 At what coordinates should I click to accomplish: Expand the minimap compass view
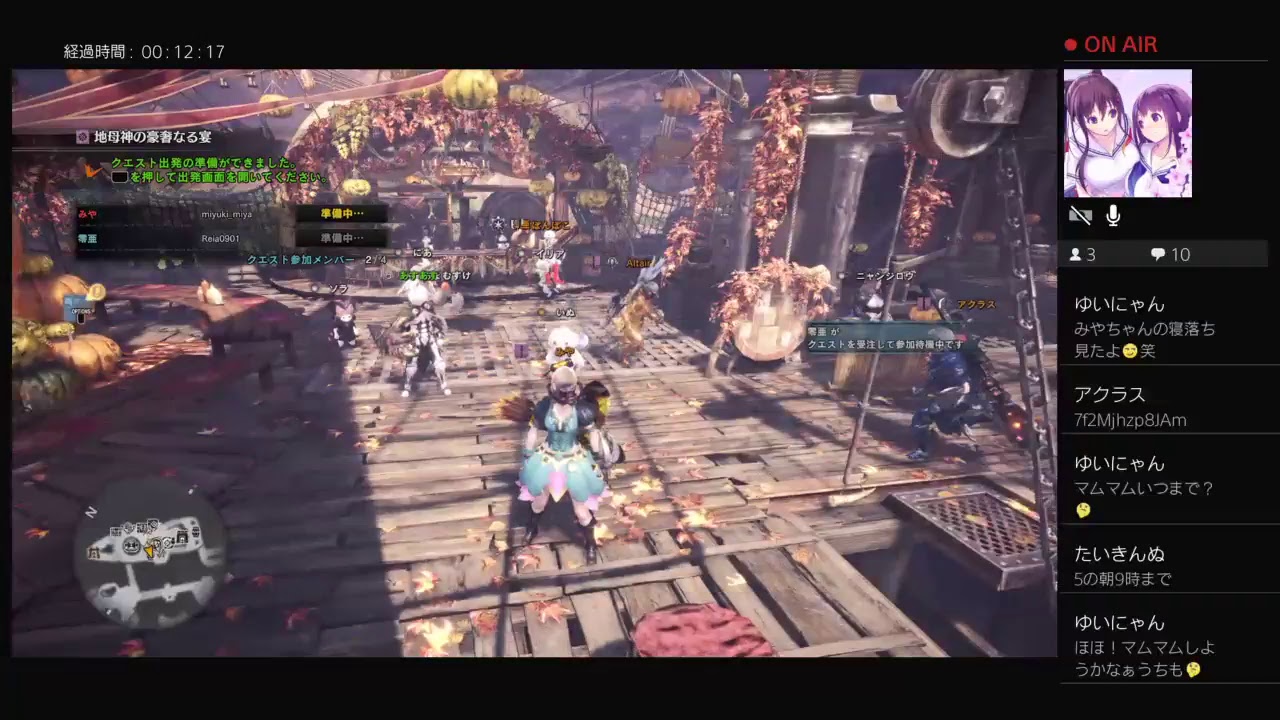91,510
